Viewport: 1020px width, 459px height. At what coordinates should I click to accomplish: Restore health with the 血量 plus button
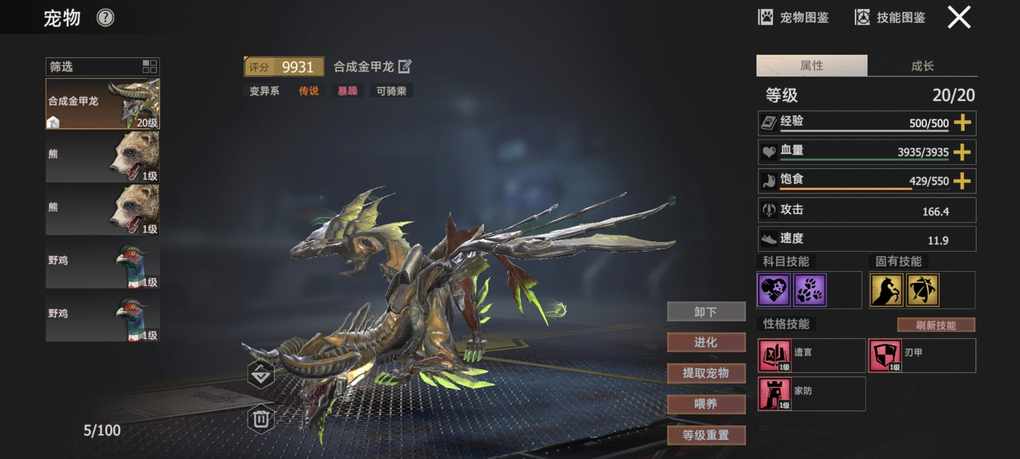point(962,152)
